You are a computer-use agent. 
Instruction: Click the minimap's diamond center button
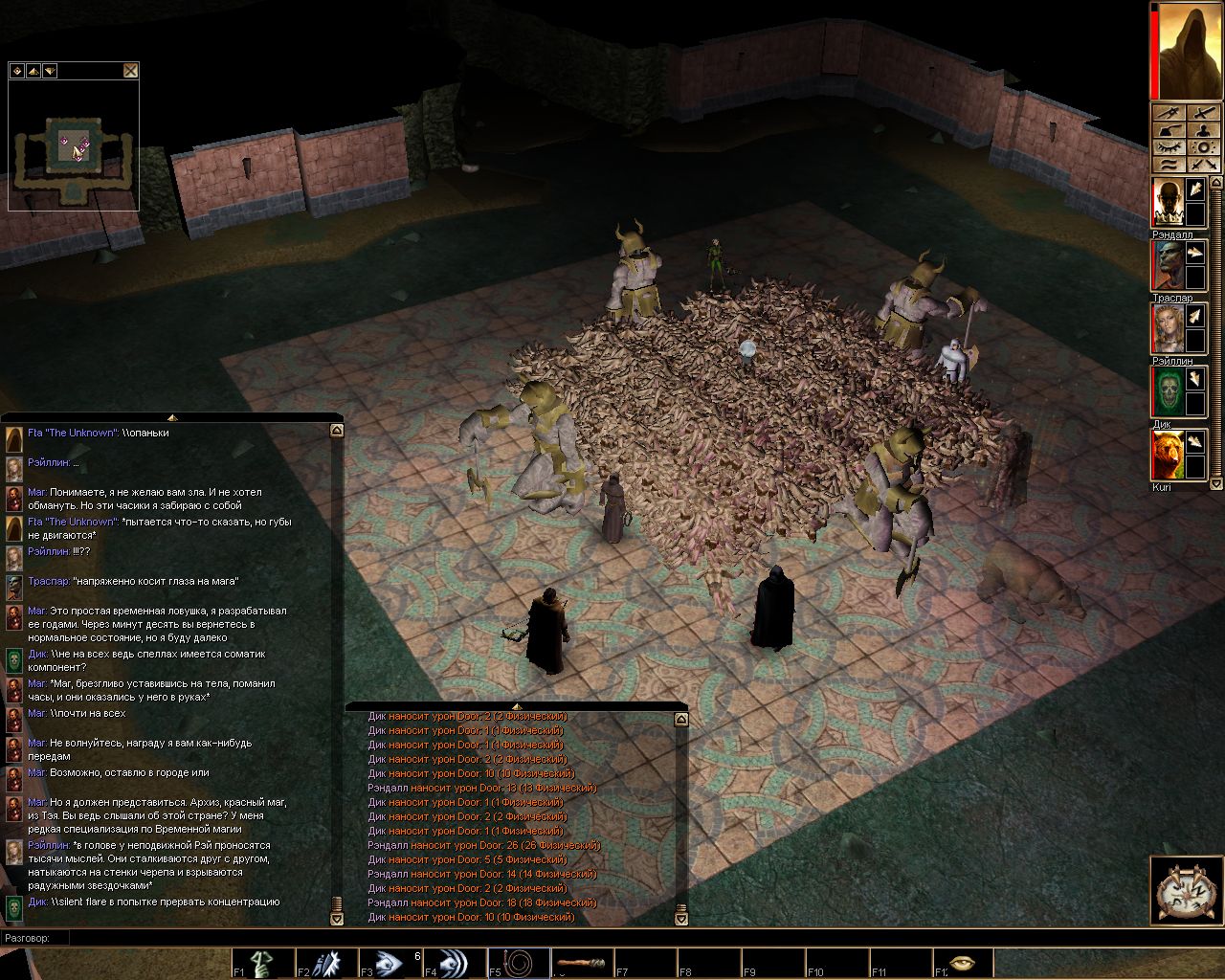(16, 70)
